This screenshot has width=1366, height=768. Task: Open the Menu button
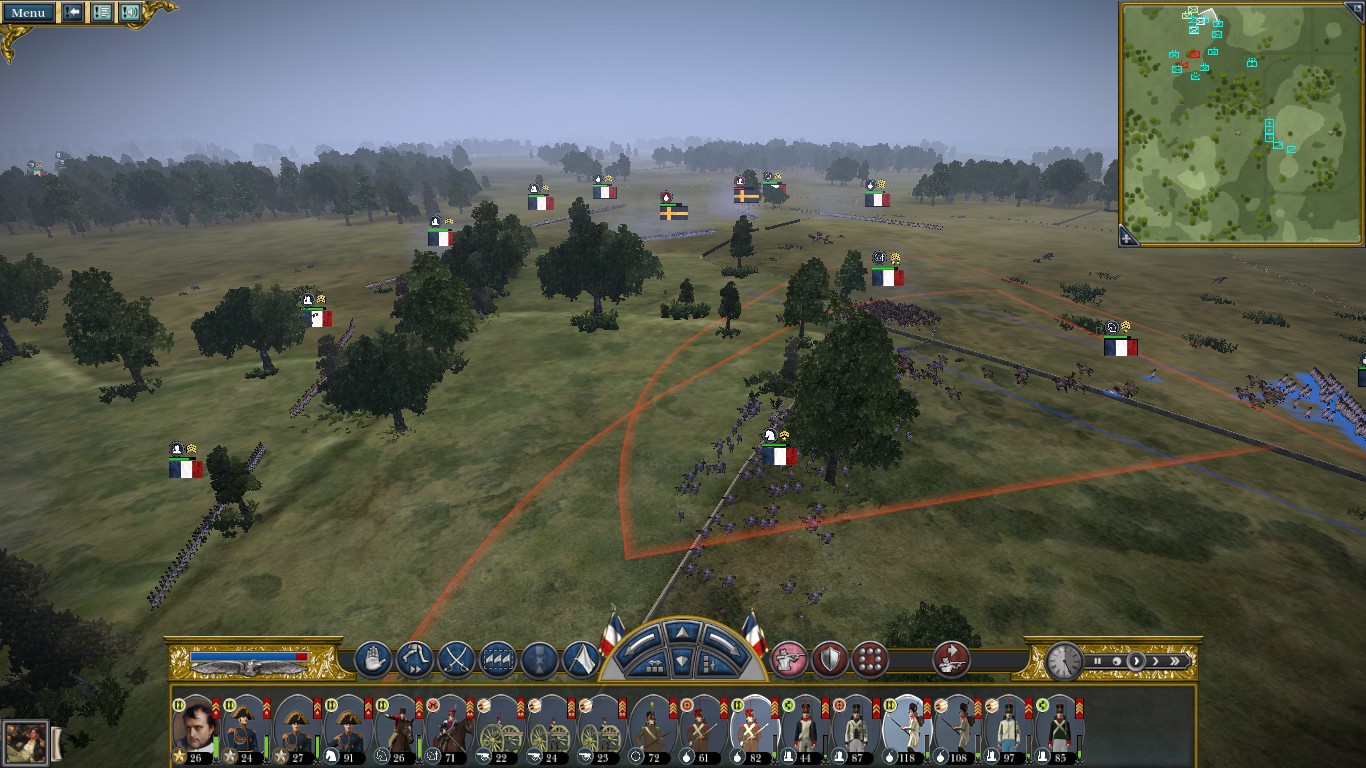(28, 13)
